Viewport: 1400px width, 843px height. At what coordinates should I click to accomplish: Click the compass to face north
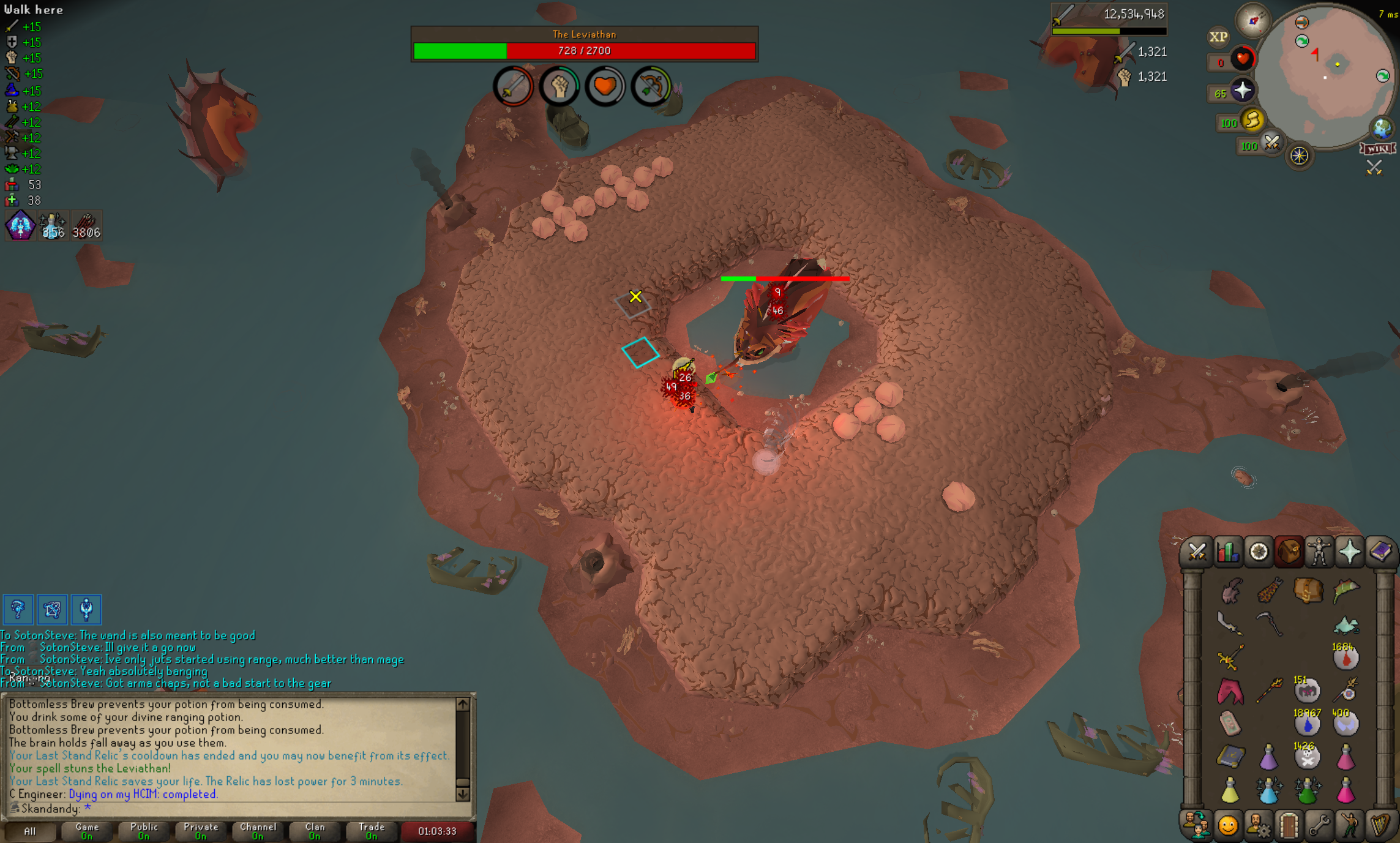point(1252,21)
